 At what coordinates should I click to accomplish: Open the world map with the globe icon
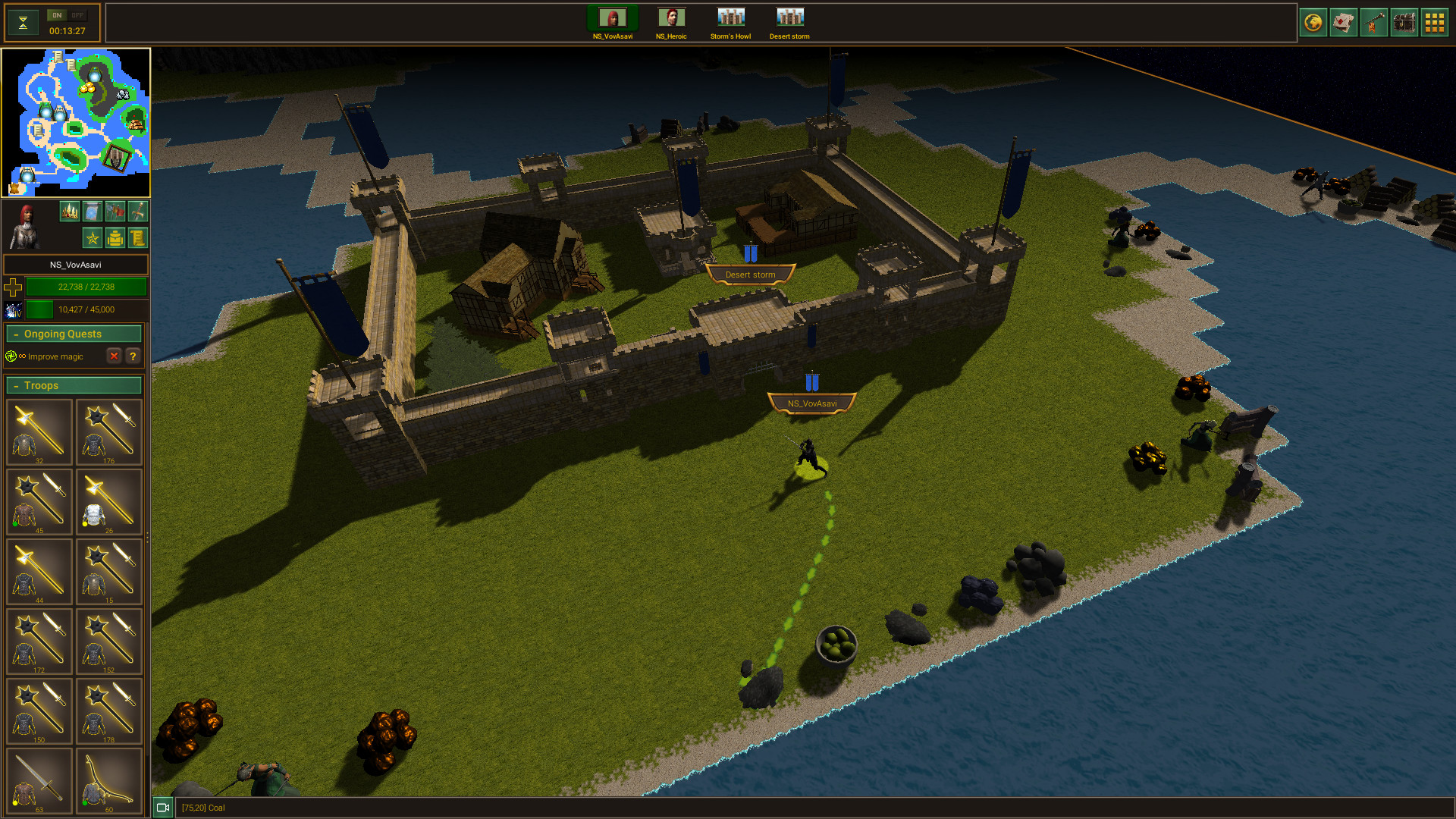coord(1313,22)
